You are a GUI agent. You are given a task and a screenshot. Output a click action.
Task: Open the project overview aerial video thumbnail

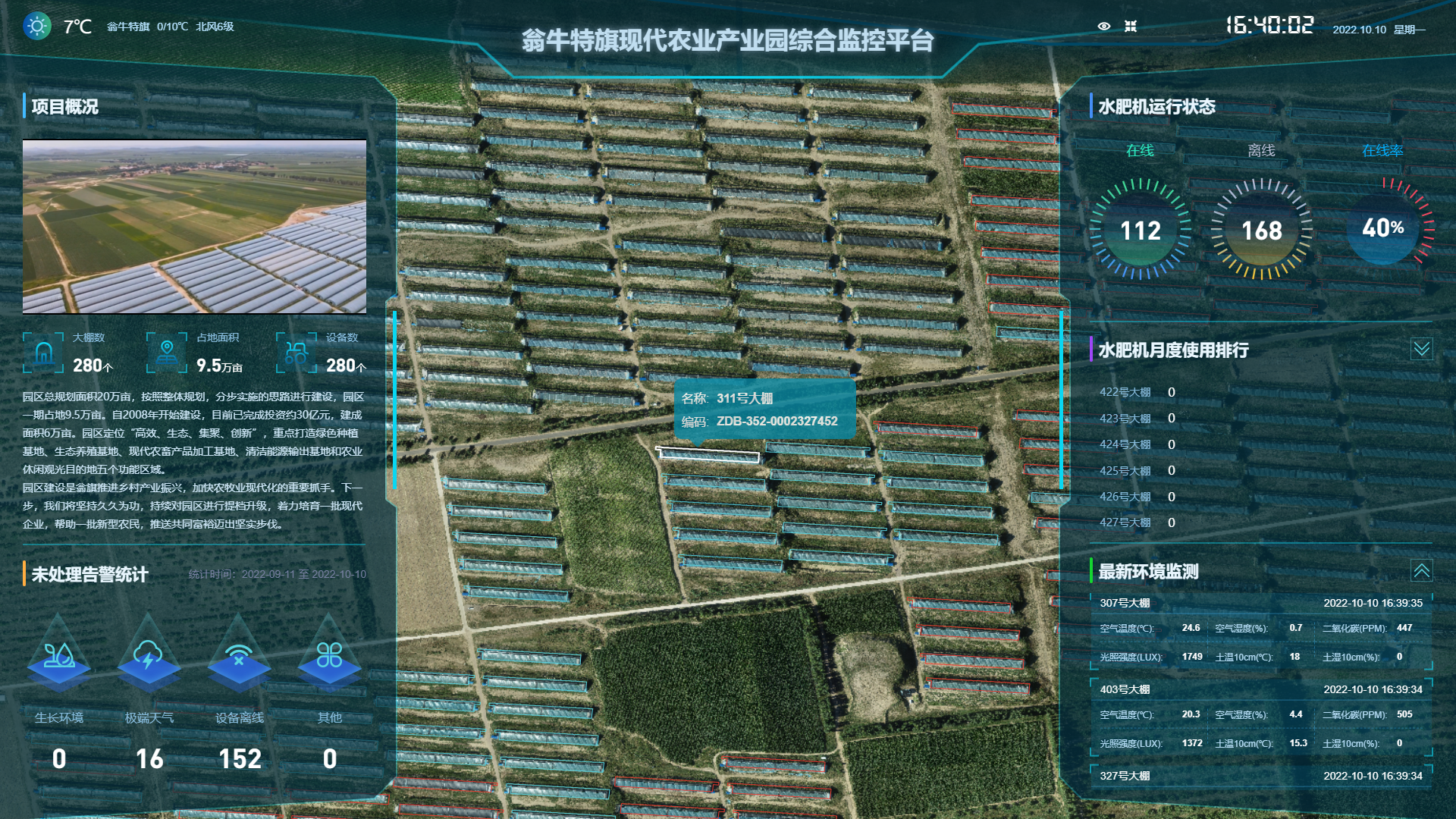tap(194, 226)
